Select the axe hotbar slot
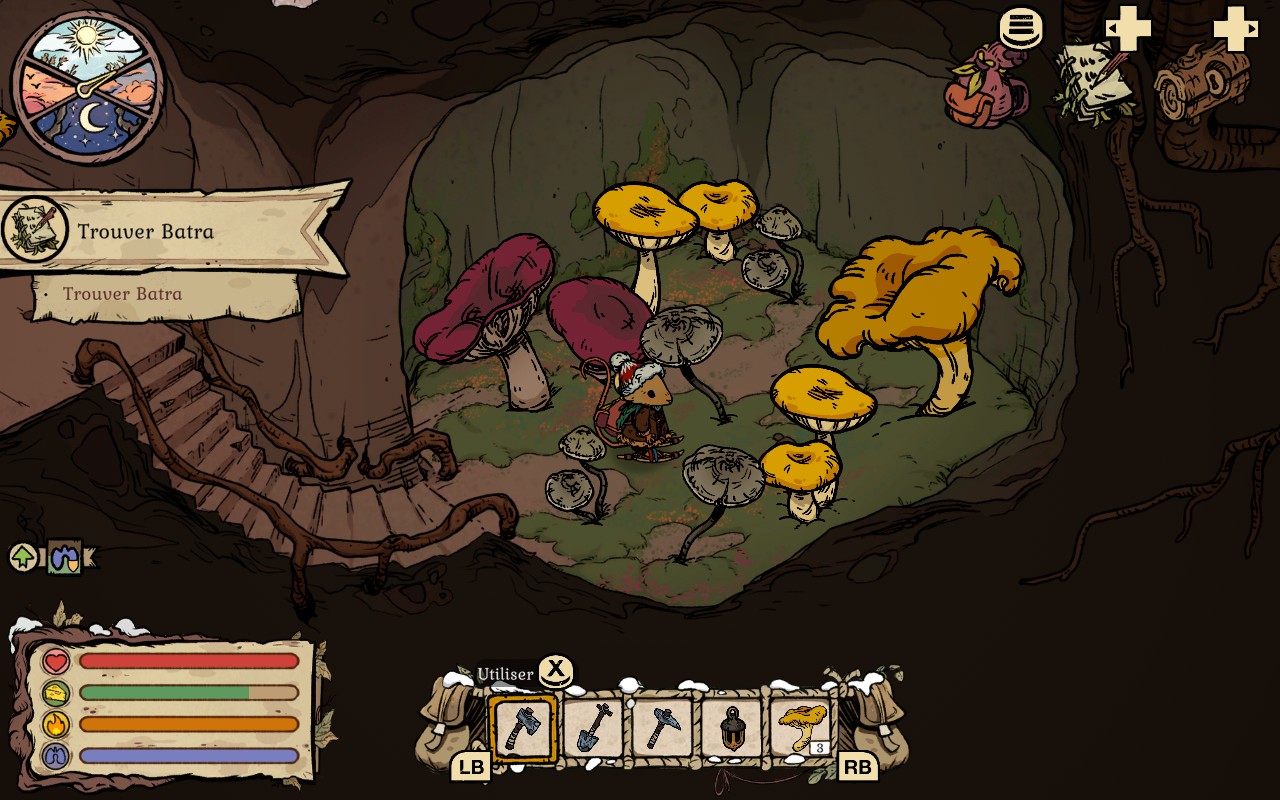The image size is (1280, 800). [x=522, y=729]
